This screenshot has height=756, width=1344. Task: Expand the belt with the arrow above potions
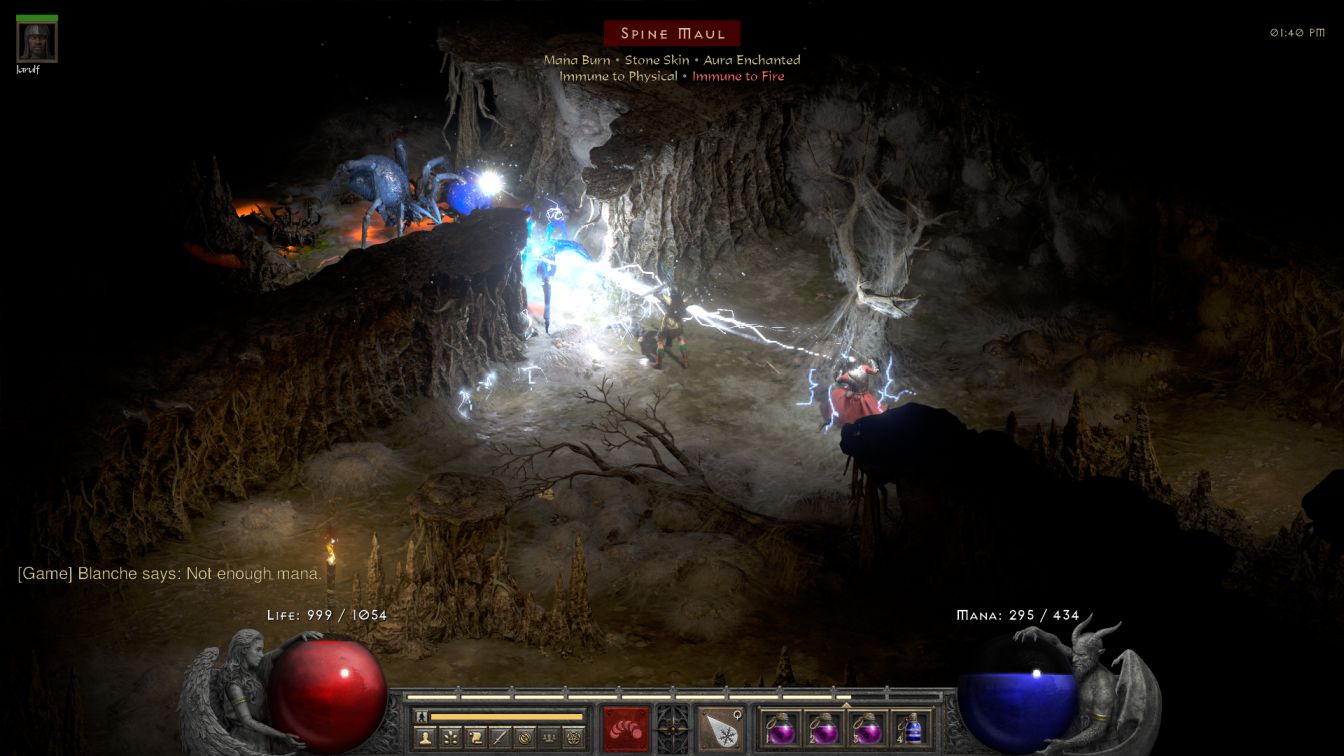pyautogui.click(x=846, y=704)
